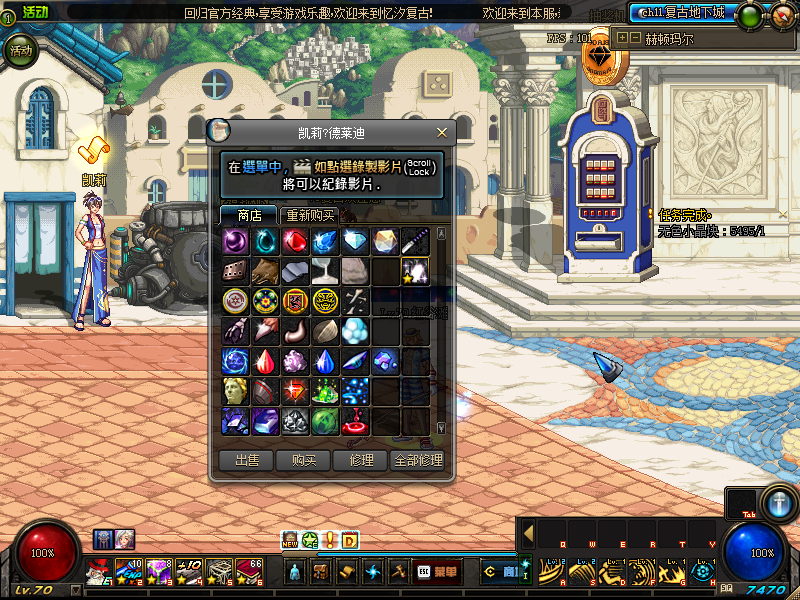Open the ch11 复古地下城 channel selector

tap(680, 13)
